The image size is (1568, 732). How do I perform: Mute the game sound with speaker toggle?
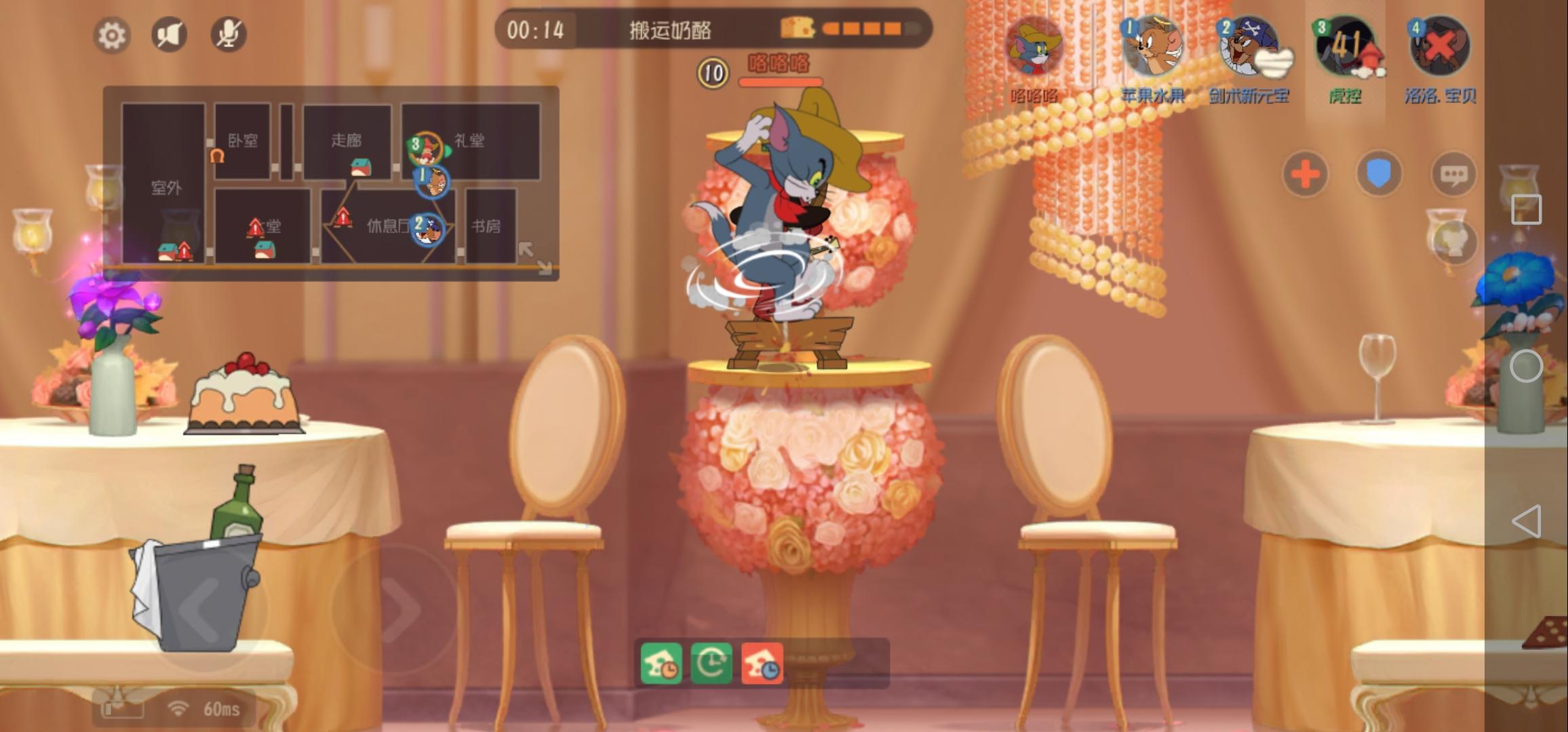pyautogui.click(x=170, y=35)
